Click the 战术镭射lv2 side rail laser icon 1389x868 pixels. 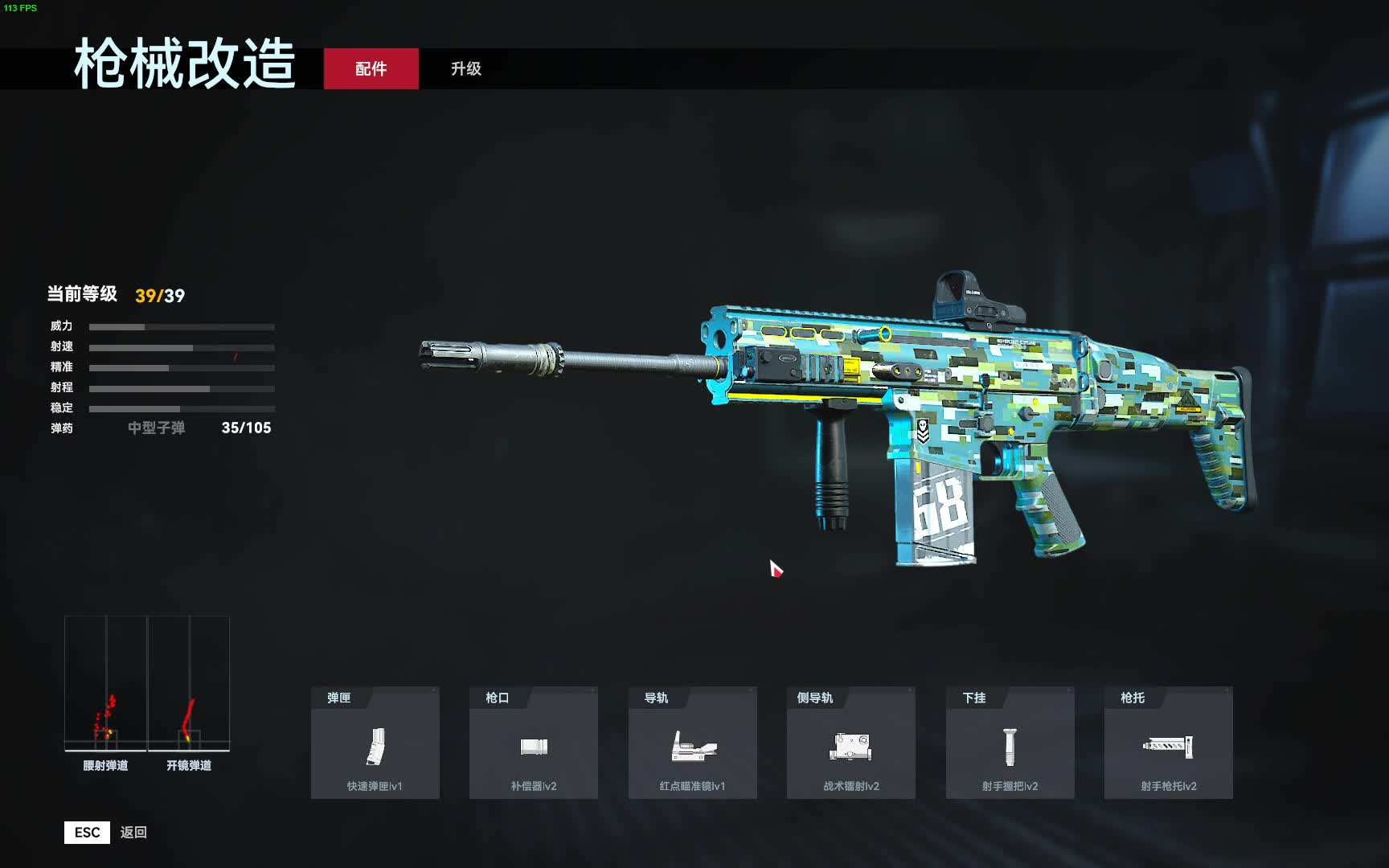[x=850, y=747]
